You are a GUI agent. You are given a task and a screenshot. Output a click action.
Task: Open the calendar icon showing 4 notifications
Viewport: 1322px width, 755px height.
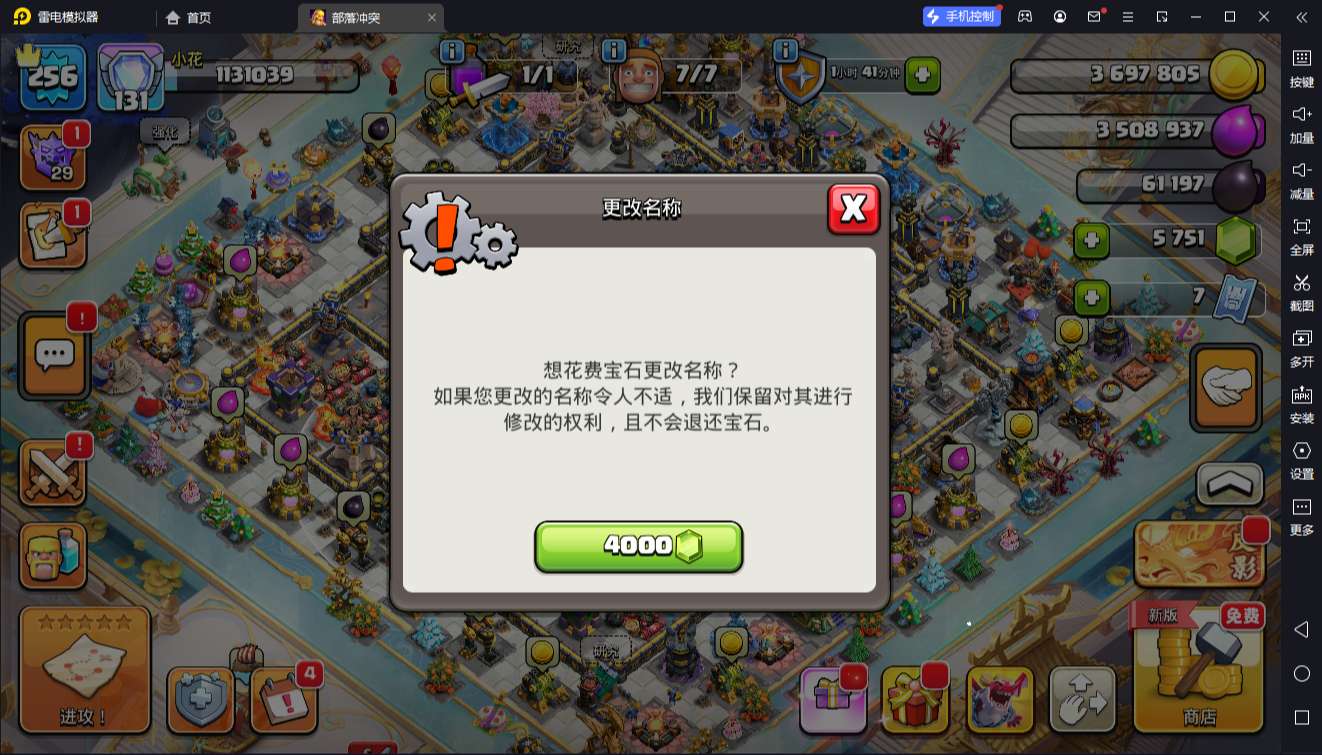pyautogui.click(x=283, y=700)
